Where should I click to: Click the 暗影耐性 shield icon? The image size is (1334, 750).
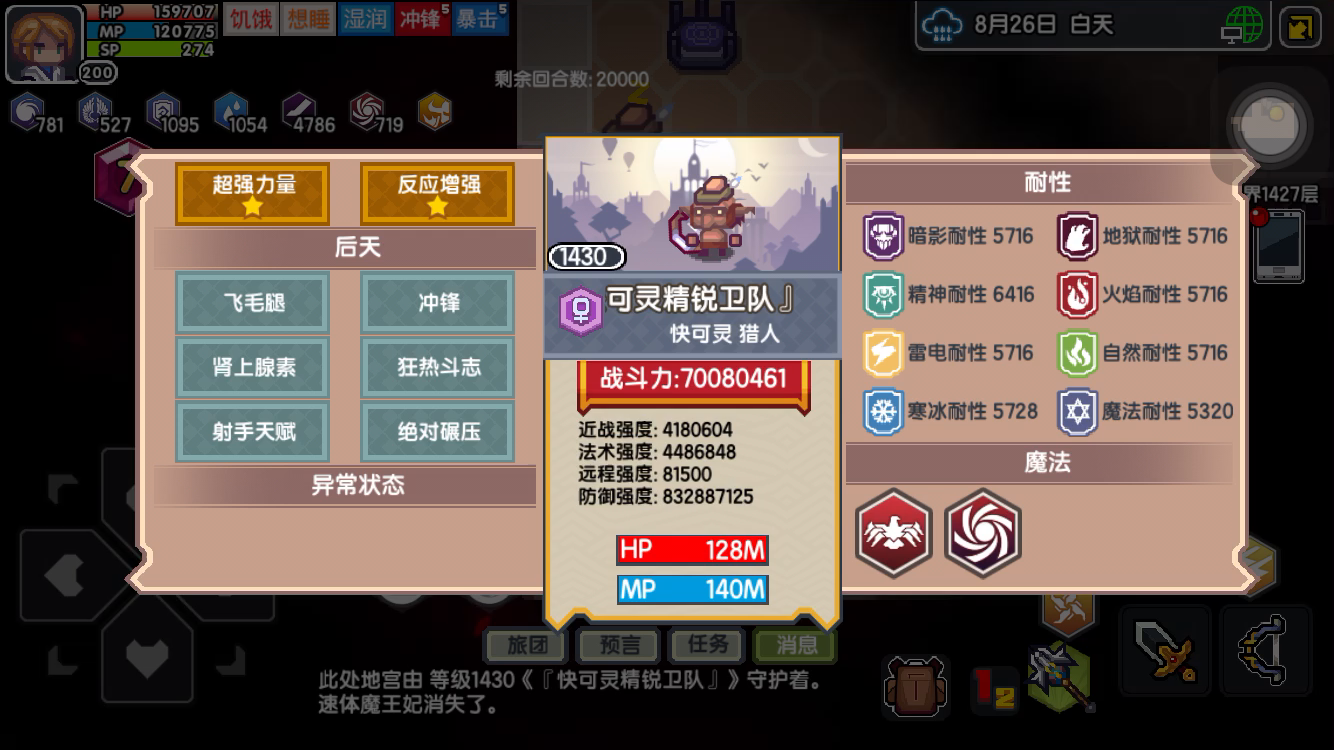[884, 236]
